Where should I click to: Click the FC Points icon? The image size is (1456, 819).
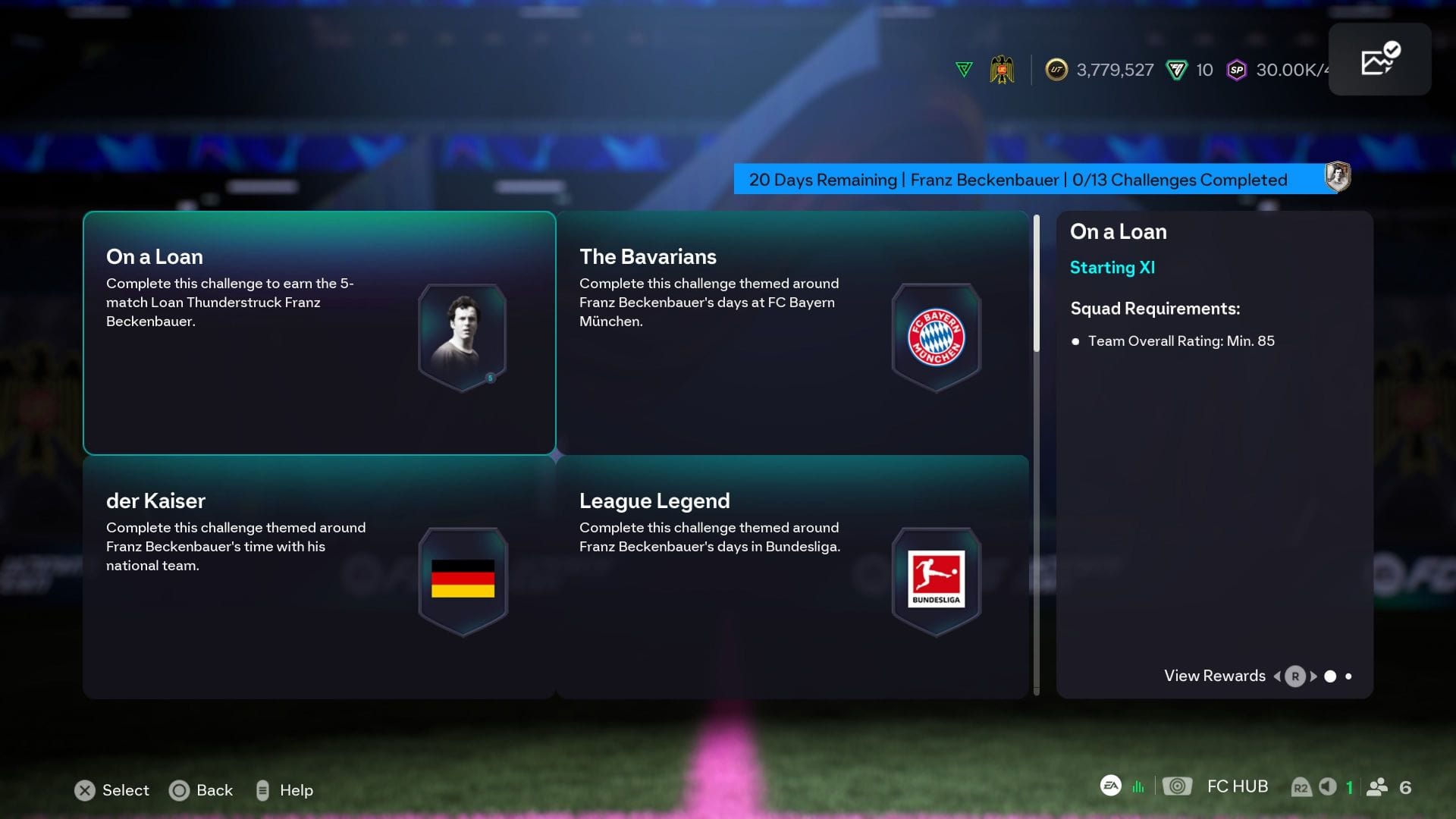pos(1176,69)
